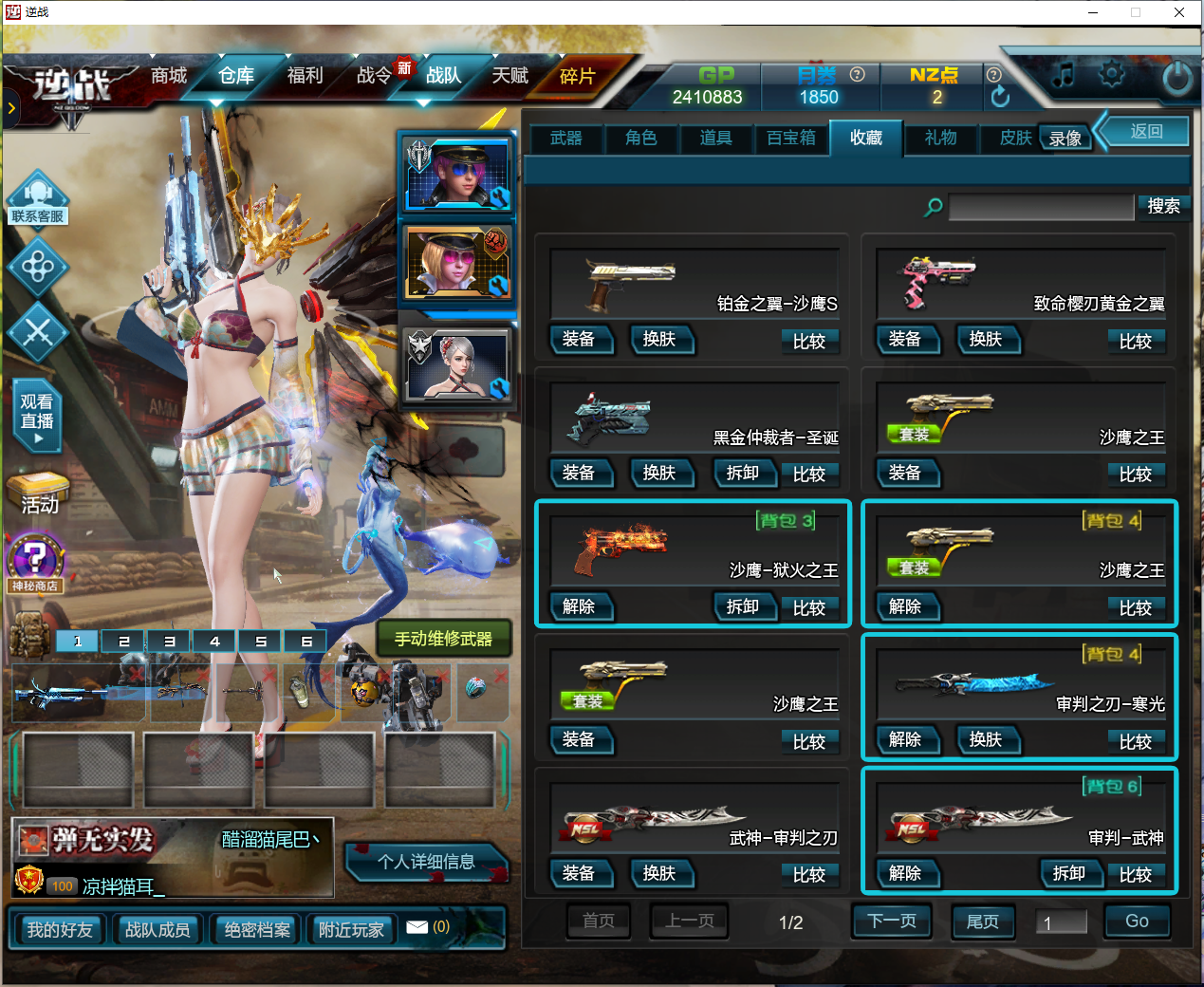Select the 武器 weapons tab
1204x987 pixels.
coord(565,139)
